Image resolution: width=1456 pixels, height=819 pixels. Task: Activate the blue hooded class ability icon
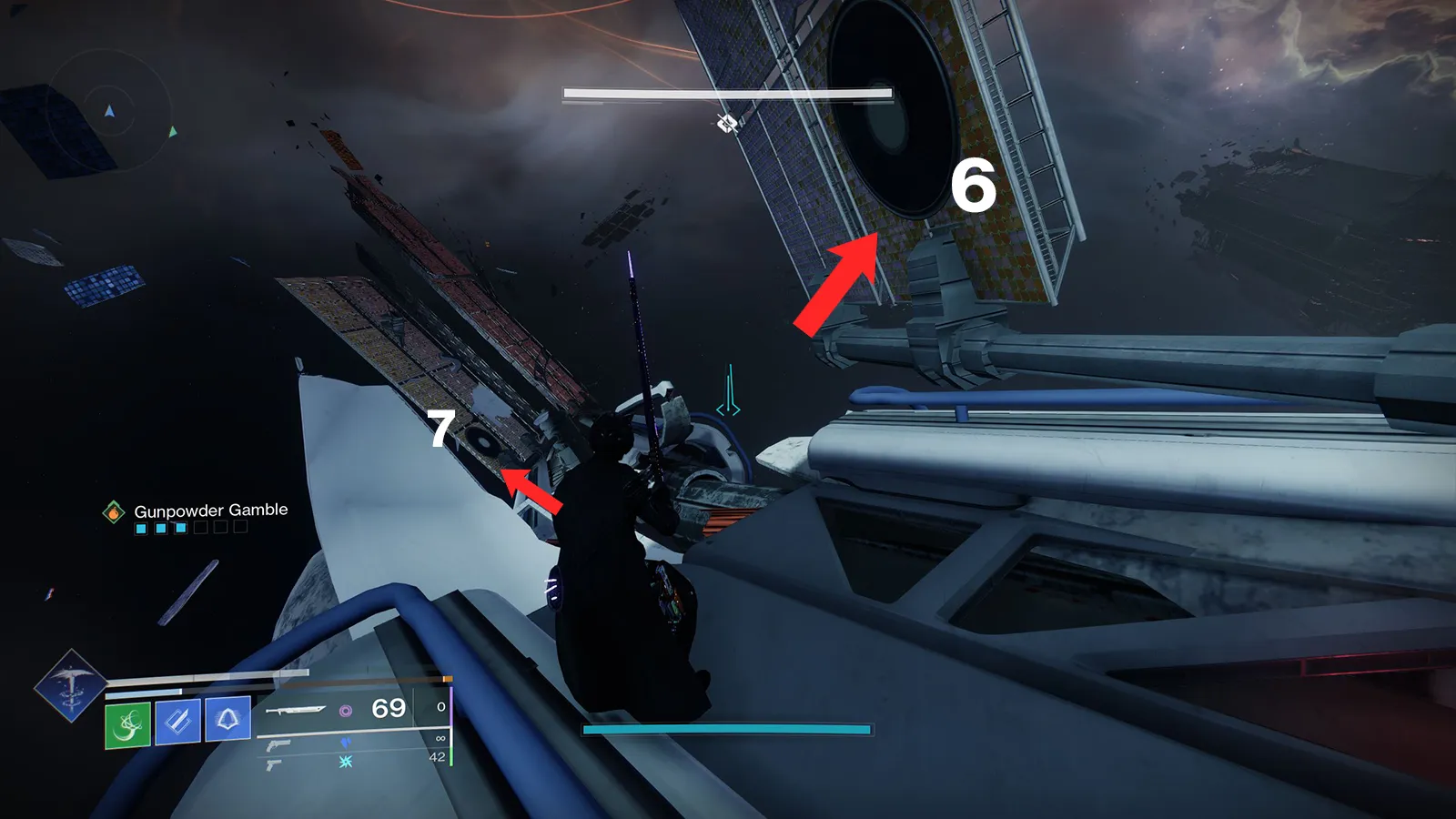227,720
